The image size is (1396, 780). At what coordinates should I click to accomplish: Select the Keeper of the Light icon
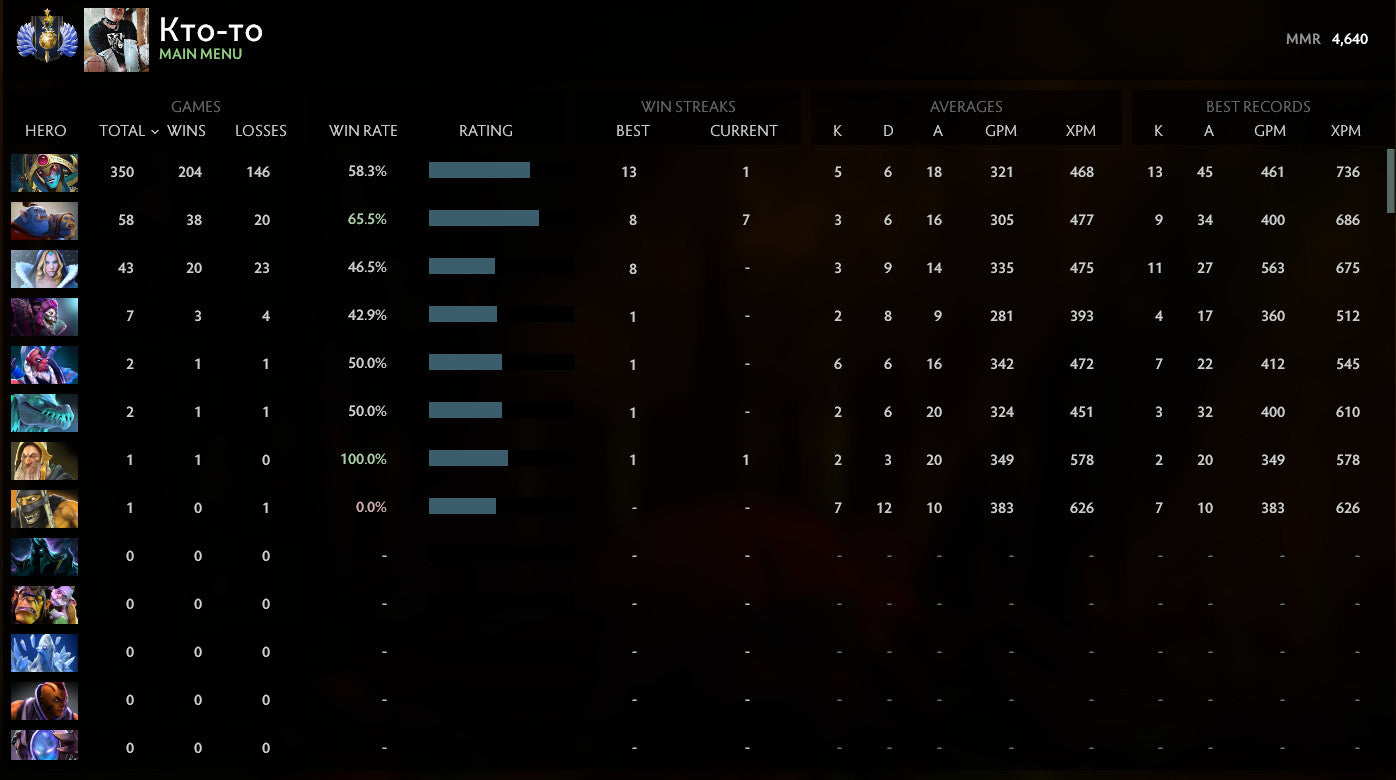(44, 460)
